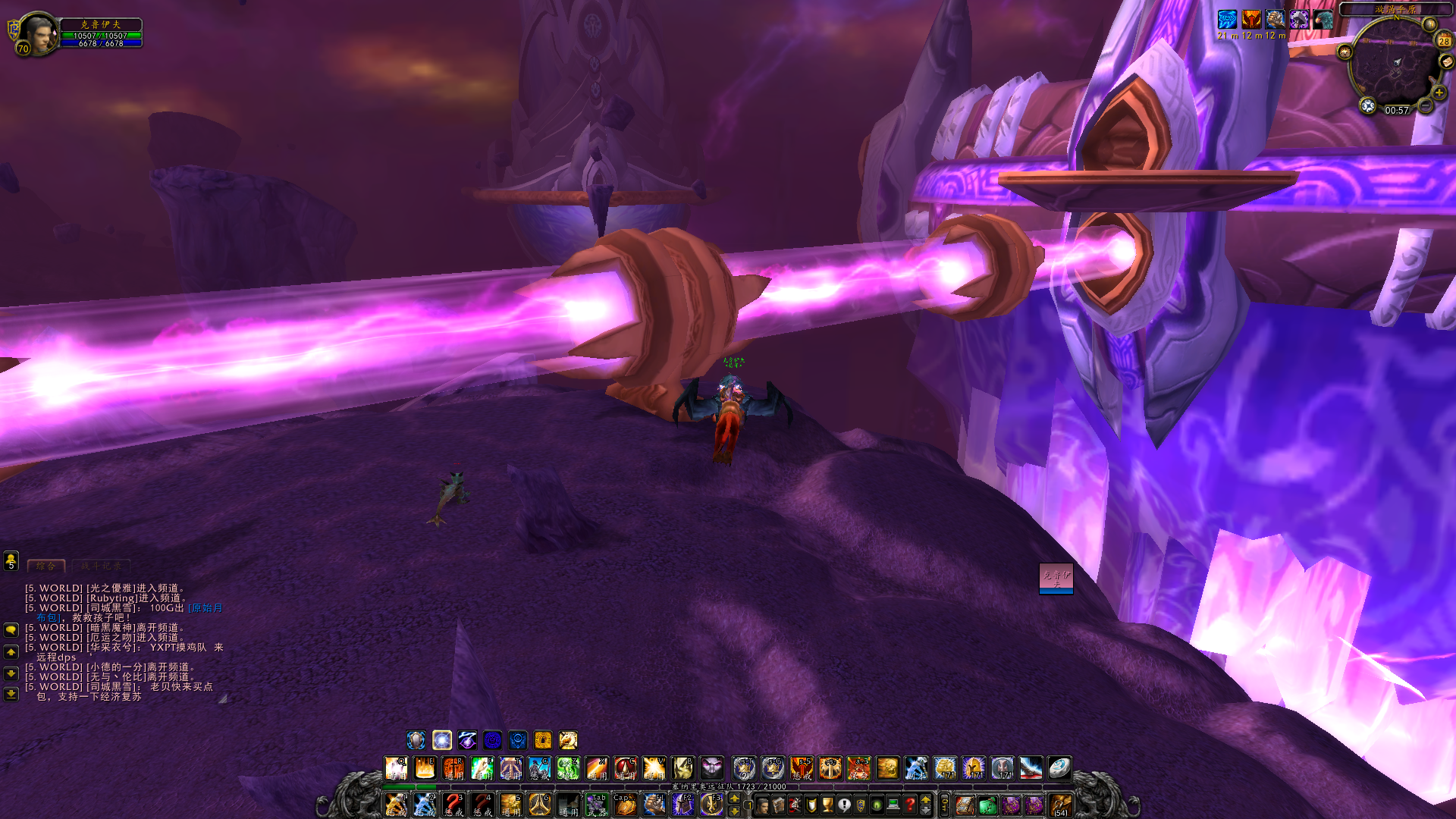This screenshot has height=819, width=1456.
Task: Open the red question mark help button
Action: click(x=910, y=805)
